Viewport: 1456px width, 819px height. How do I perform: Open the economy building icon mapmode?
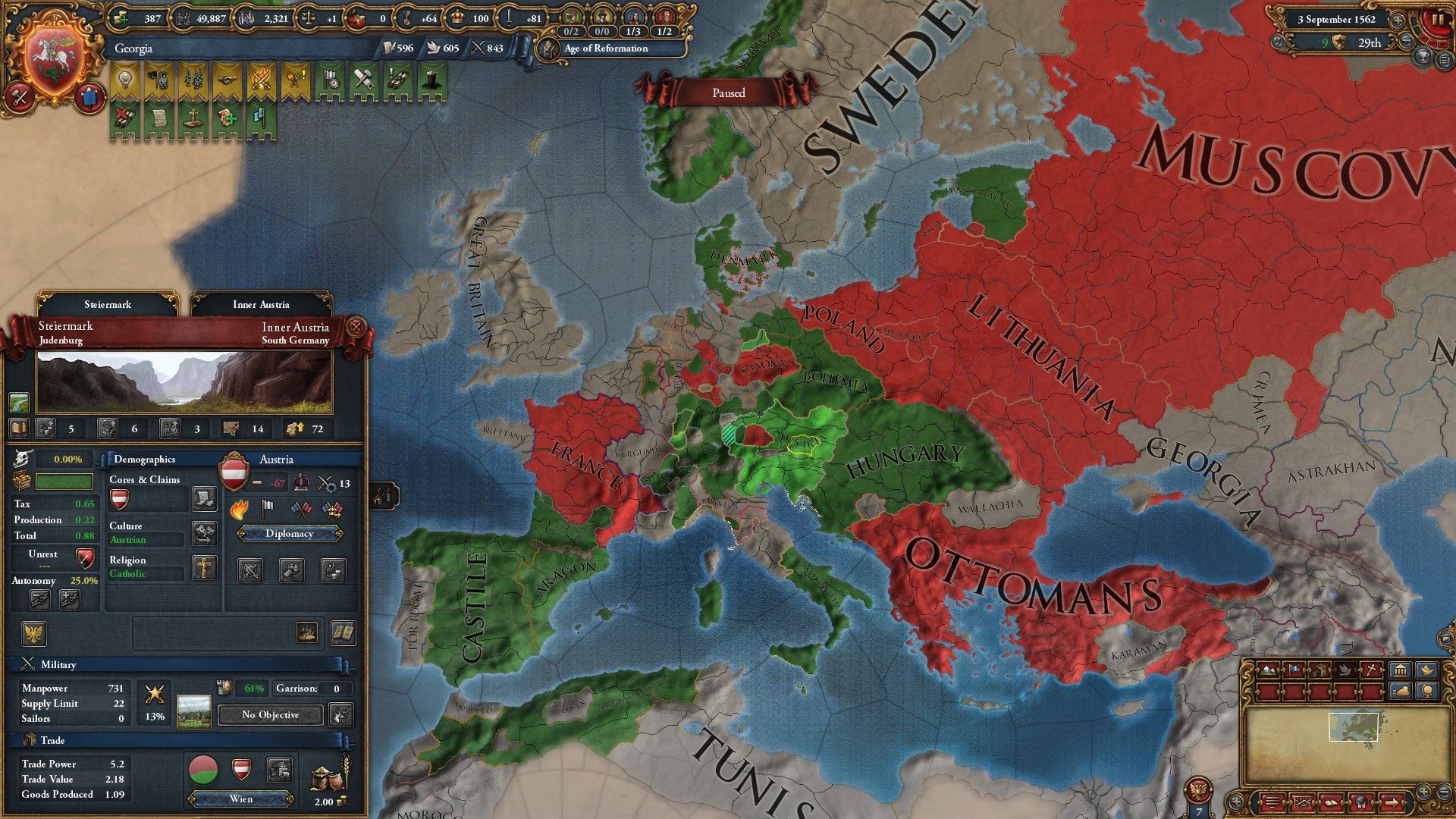tap(1400, 670)
